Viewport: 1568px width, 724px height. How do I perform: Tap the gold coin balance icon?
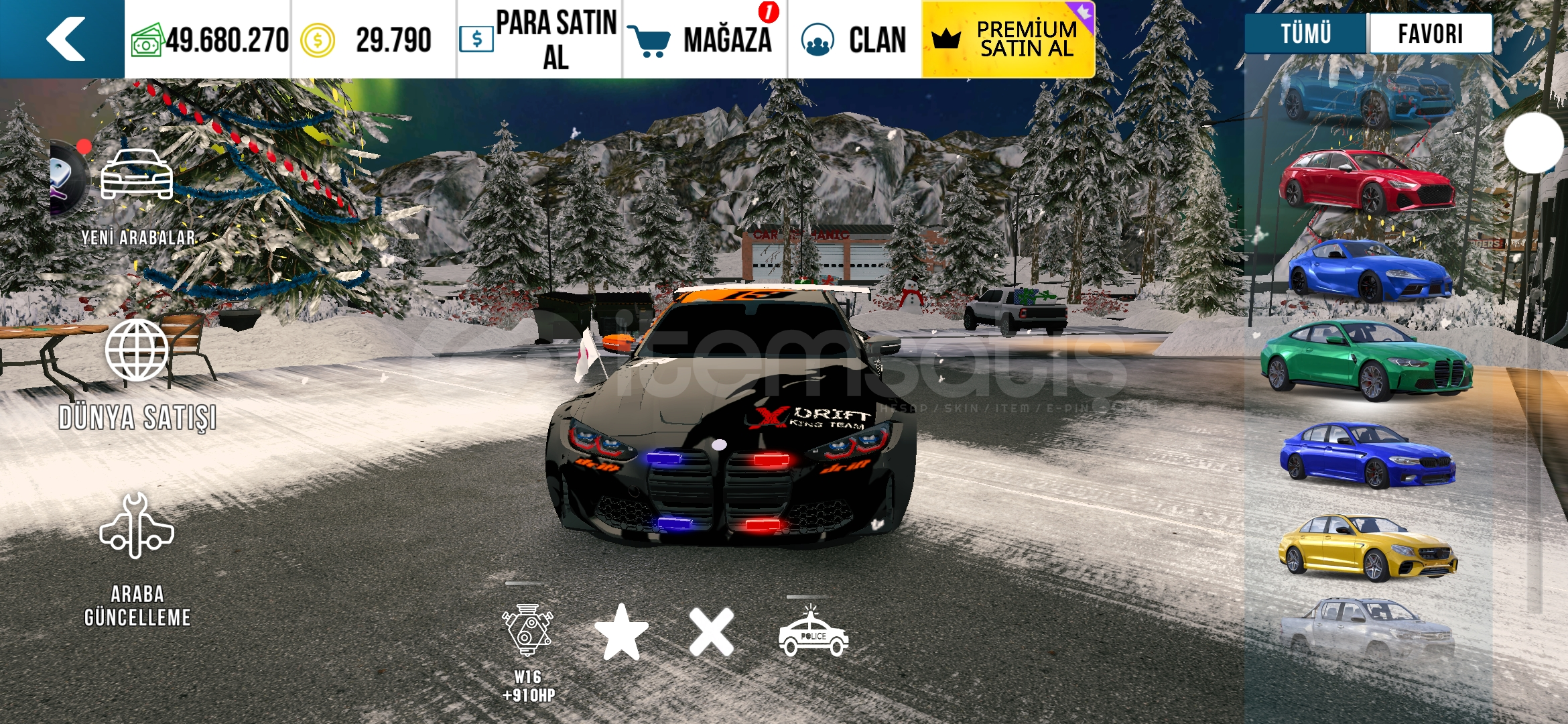click(317, 40)
